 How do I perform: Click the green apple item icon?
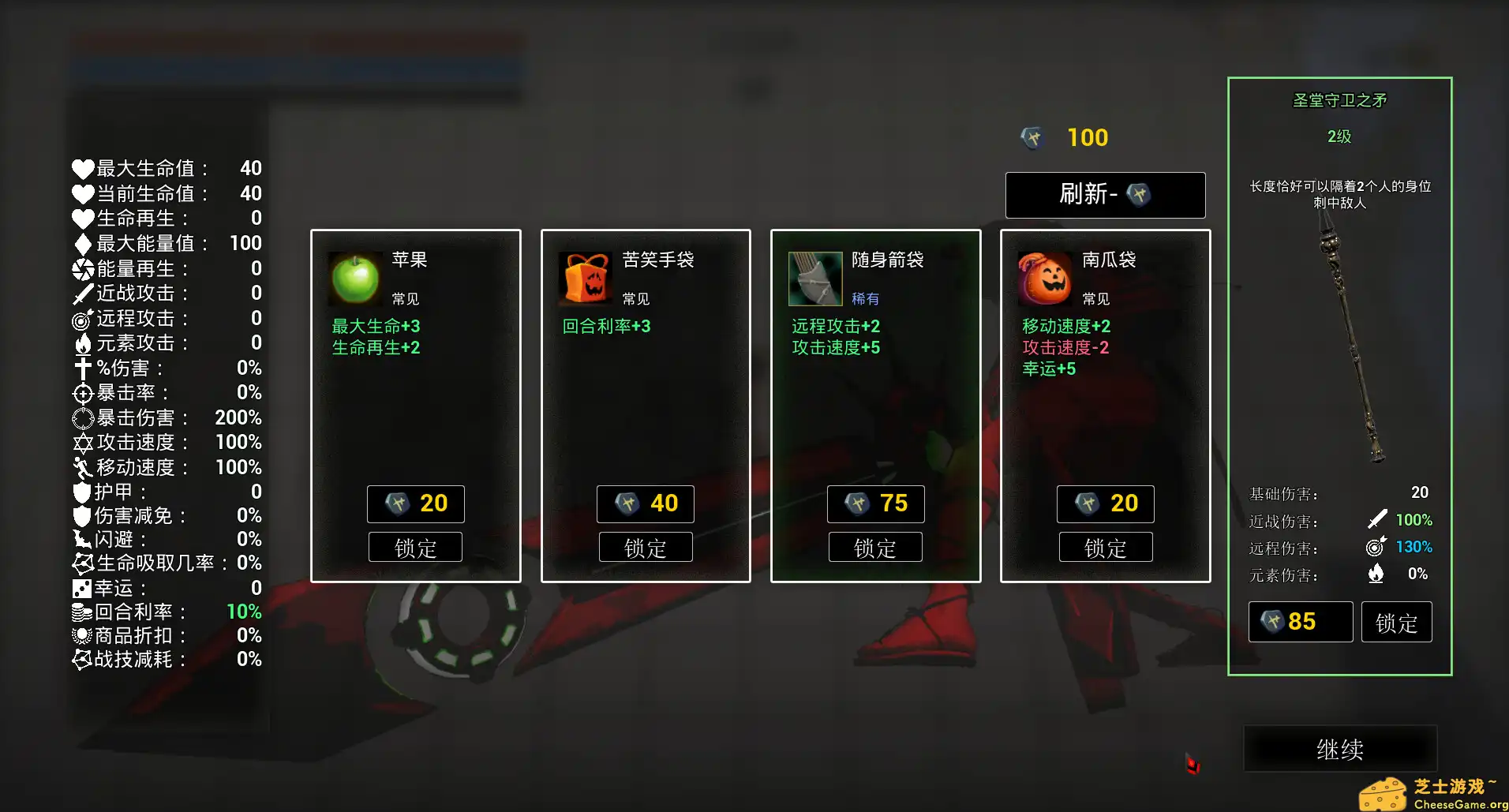[355, 279]
